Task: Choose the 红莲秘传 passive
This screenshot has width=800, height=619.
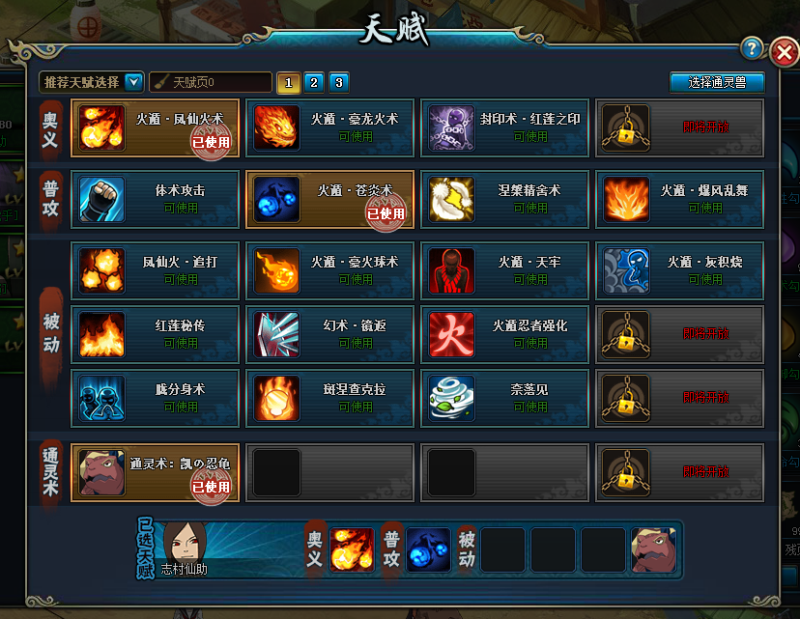Action: [x=155, y=334]
